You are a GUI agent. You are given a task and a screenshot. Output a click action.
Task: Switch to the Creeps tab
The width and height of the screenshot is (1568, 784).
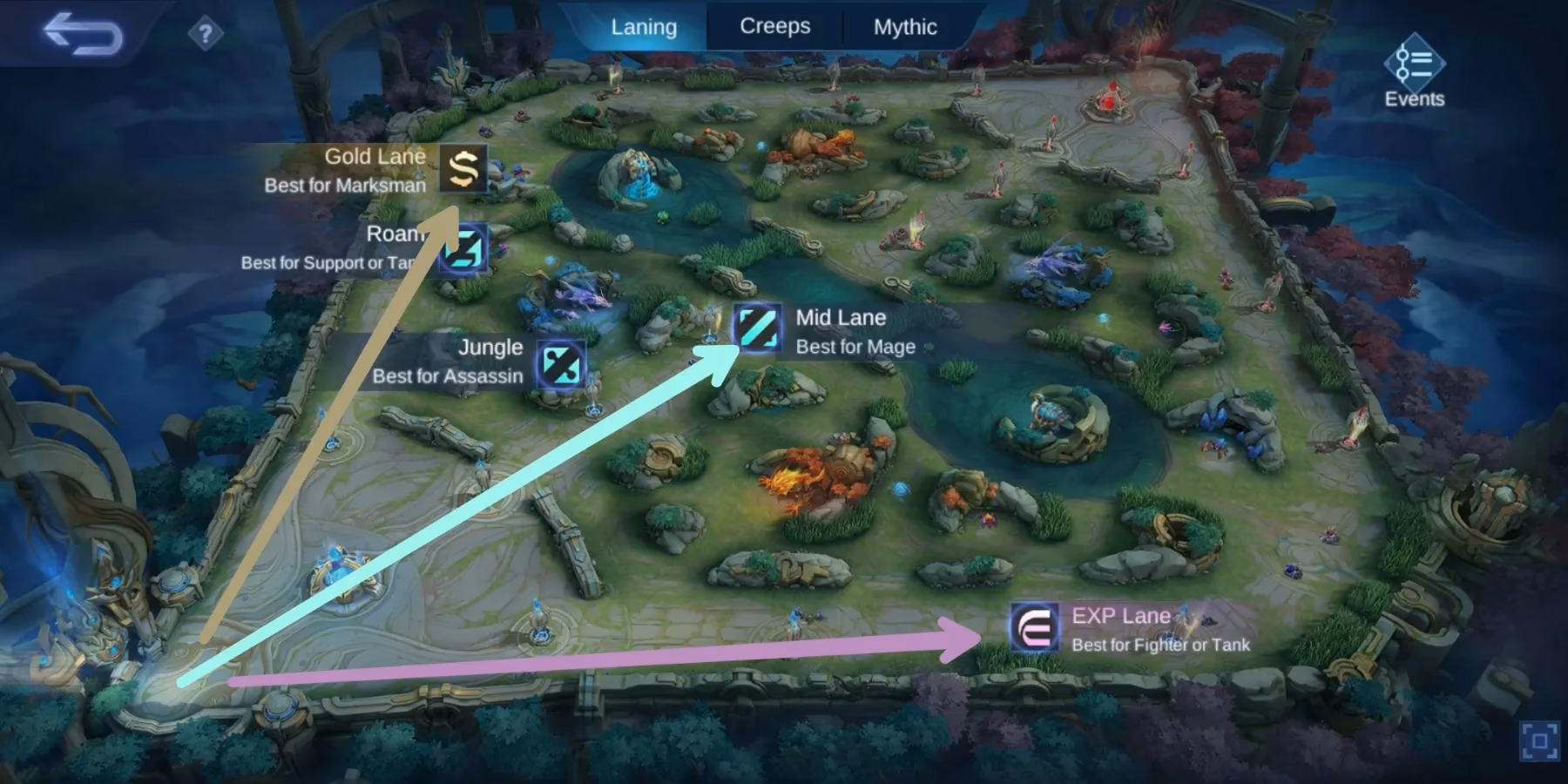tap(774, 26)
